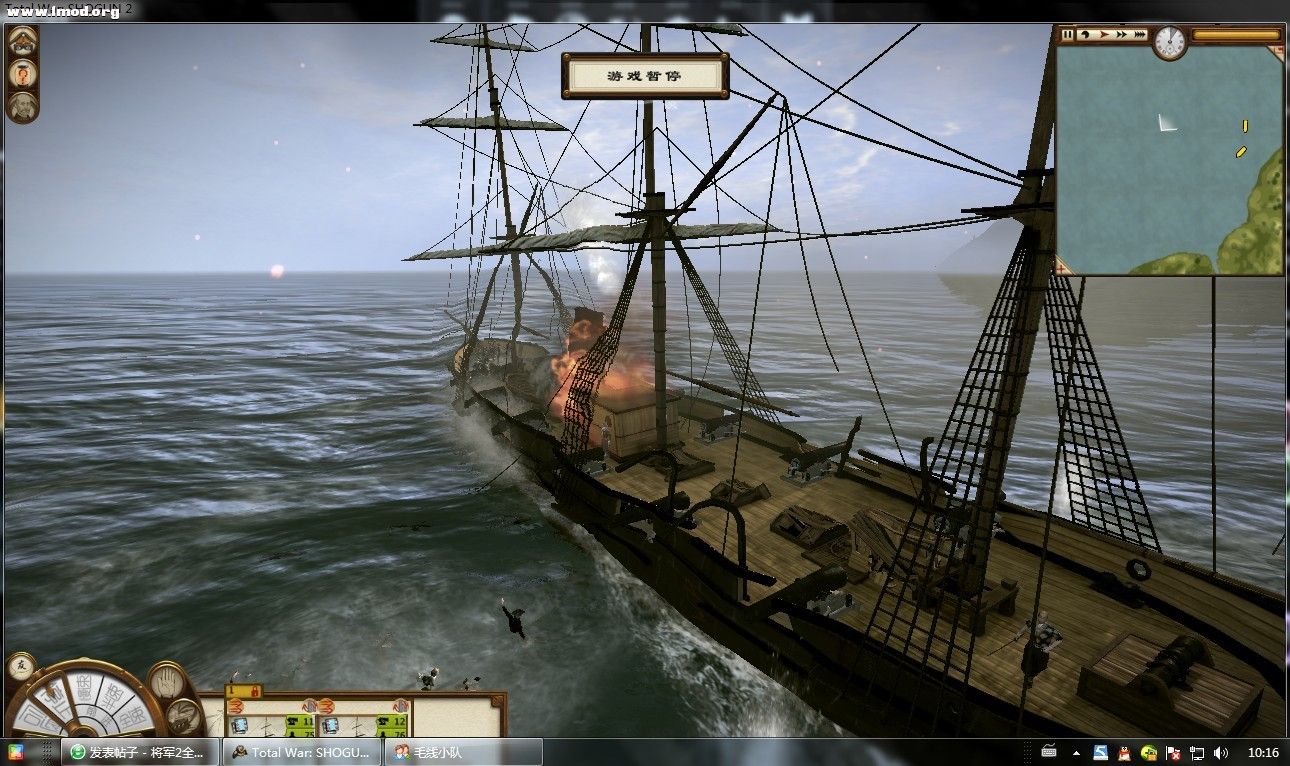This screenshot has height=766, width=1290.
Task: Set slow-motion speed with the curved arrow
Action: click(1084, 34)
